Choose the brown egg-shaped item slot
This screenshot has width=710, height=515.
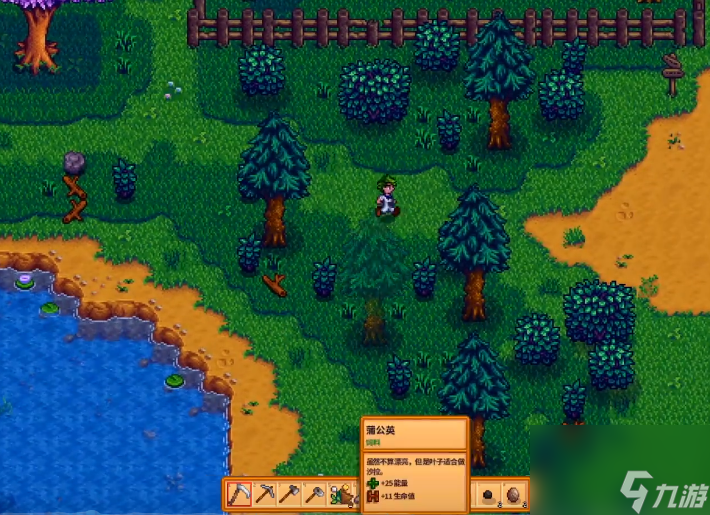514,495
